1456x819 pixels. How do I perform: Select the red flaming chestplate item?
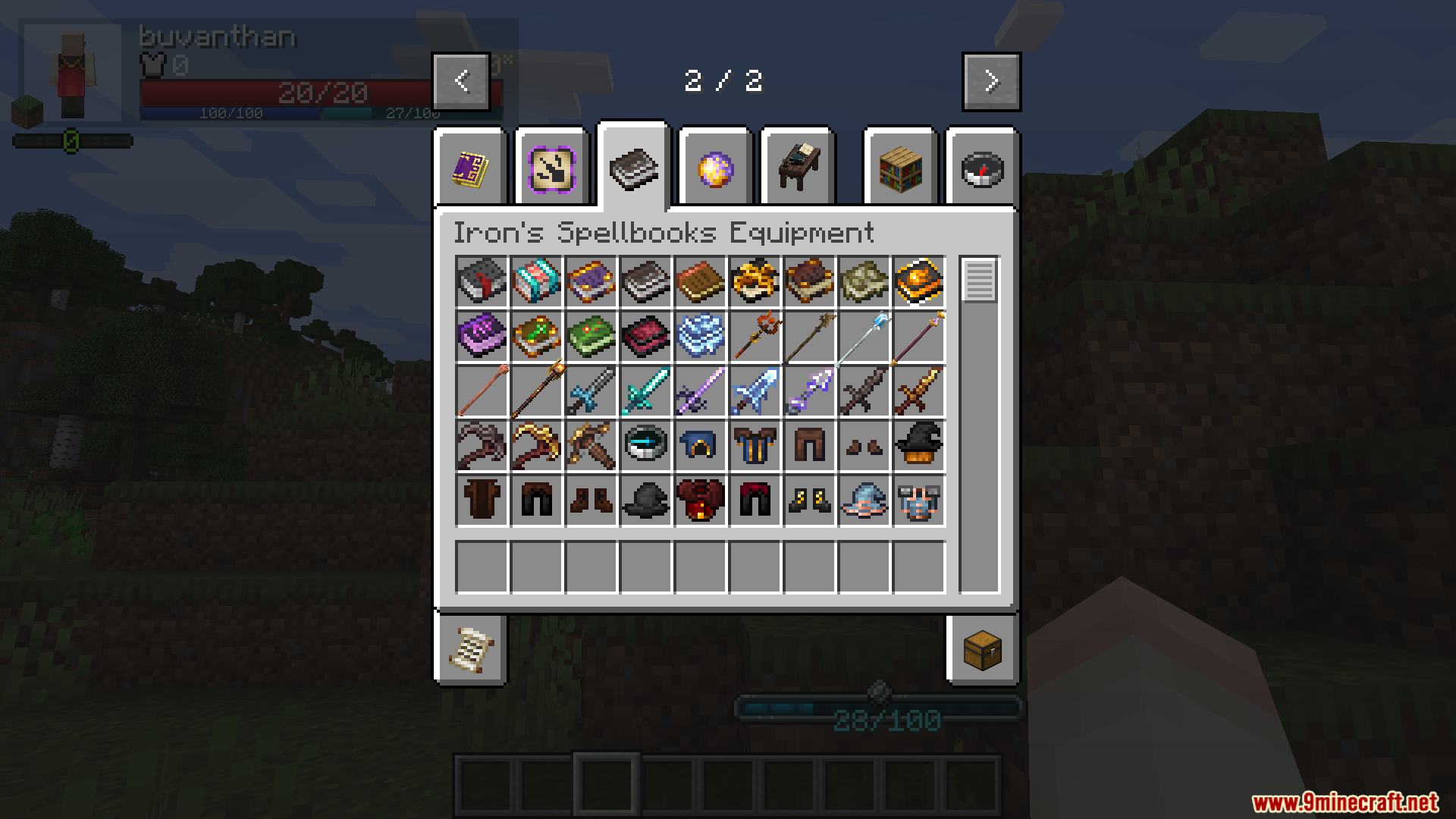coord(699,500)
